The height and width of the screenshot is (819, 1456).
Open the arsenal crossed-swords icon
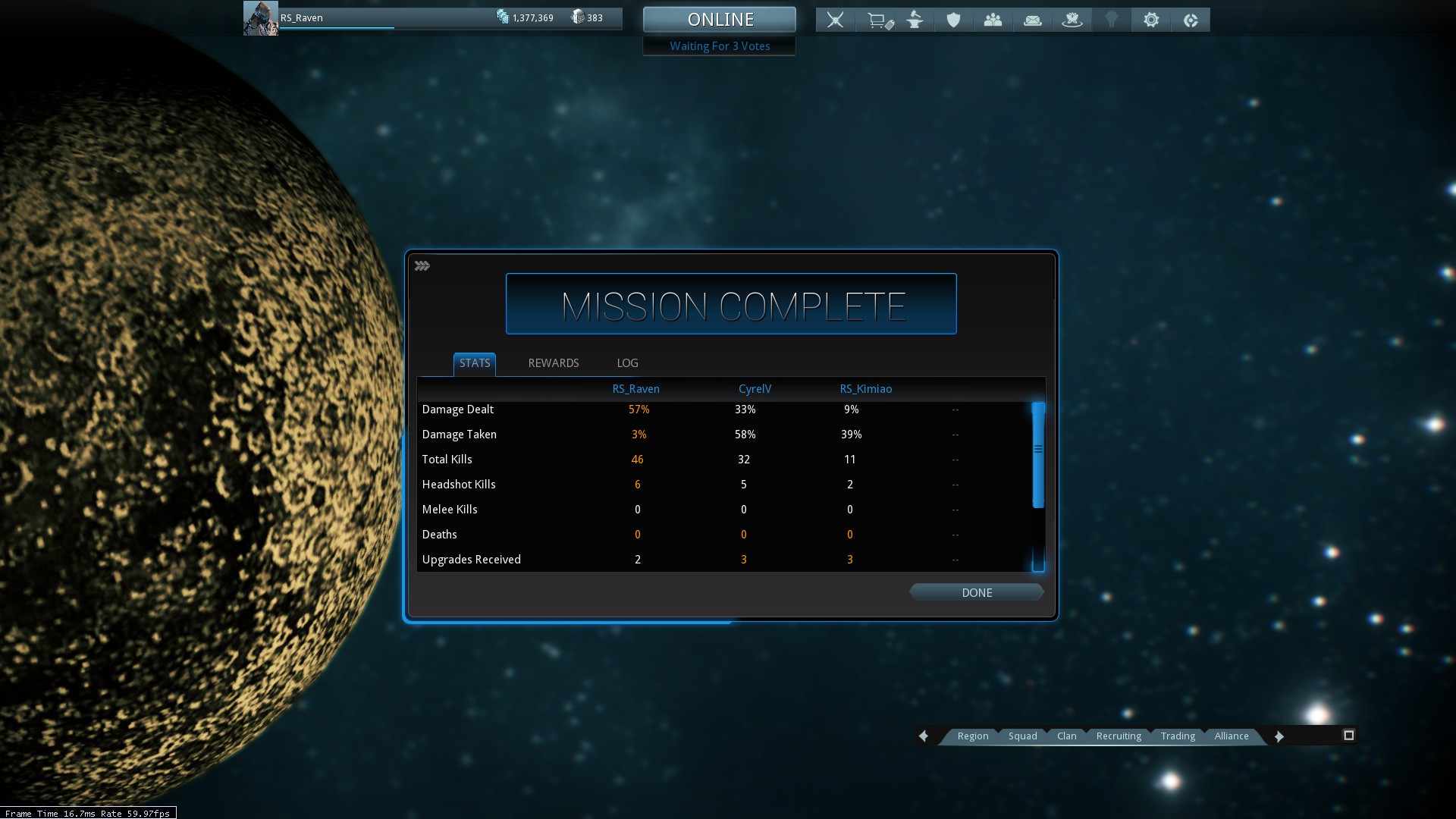[x=835, y=20]
